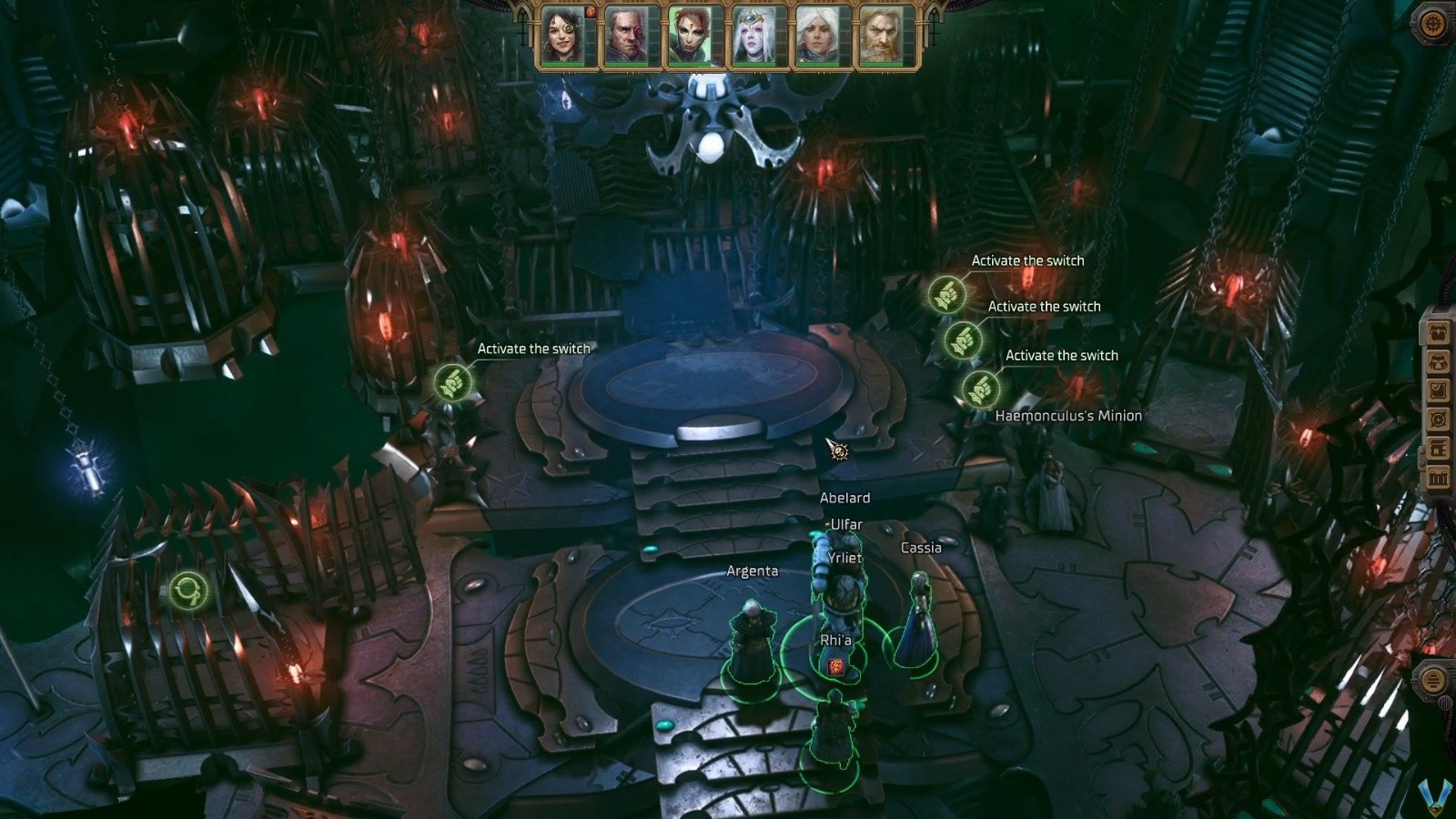
Task: Click the left 'Activate the switch' label
Action: tap(534, 348)
